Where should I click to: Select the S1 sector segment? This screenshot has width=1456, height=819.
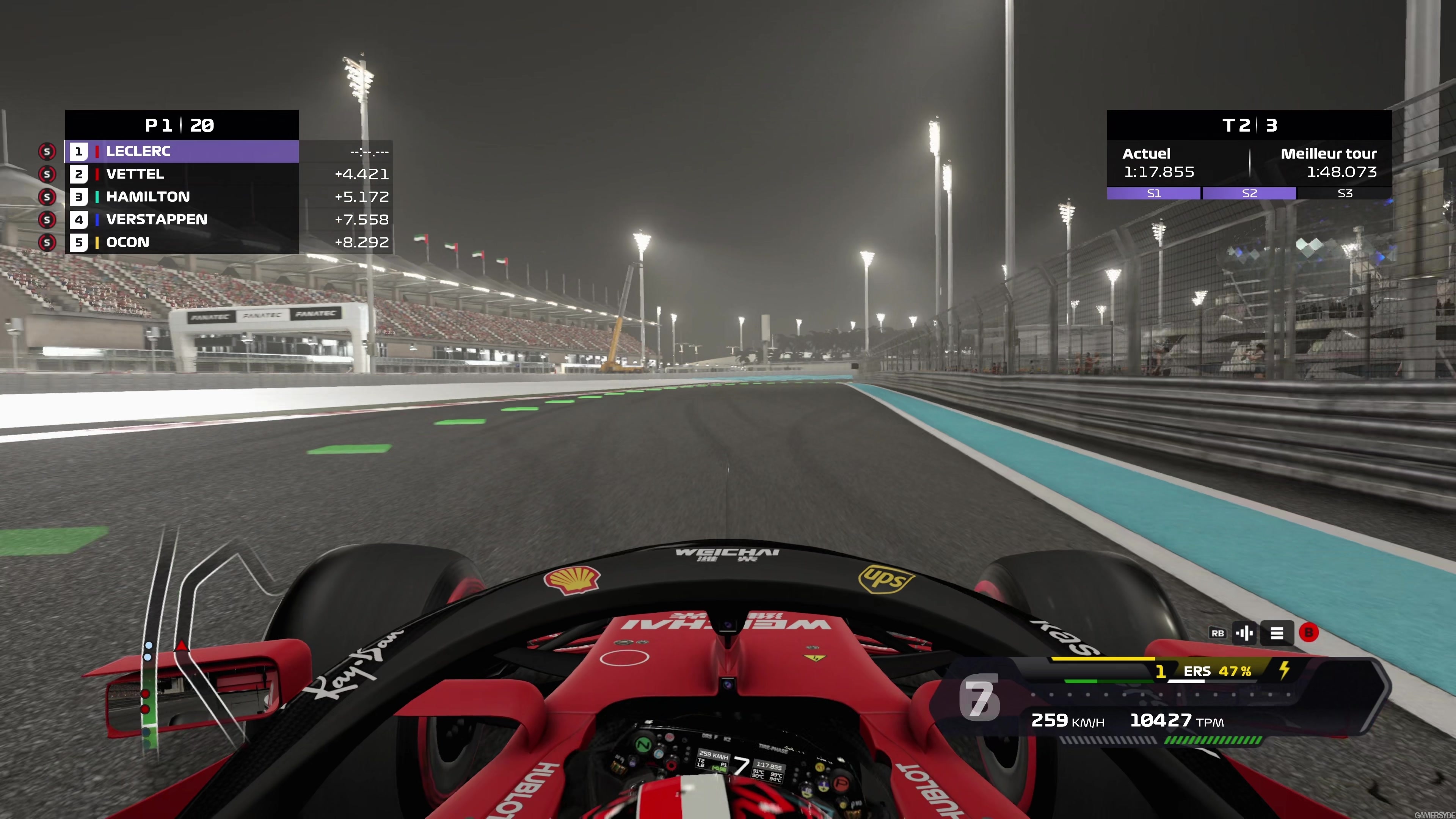pos(1154,193)
